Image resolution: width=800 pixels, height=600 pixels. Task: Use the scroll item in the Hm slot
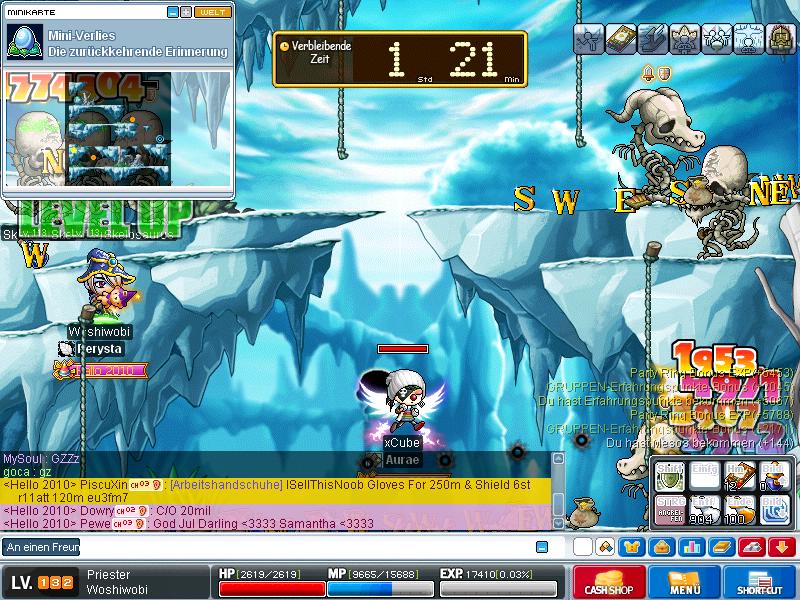[740, 478]
